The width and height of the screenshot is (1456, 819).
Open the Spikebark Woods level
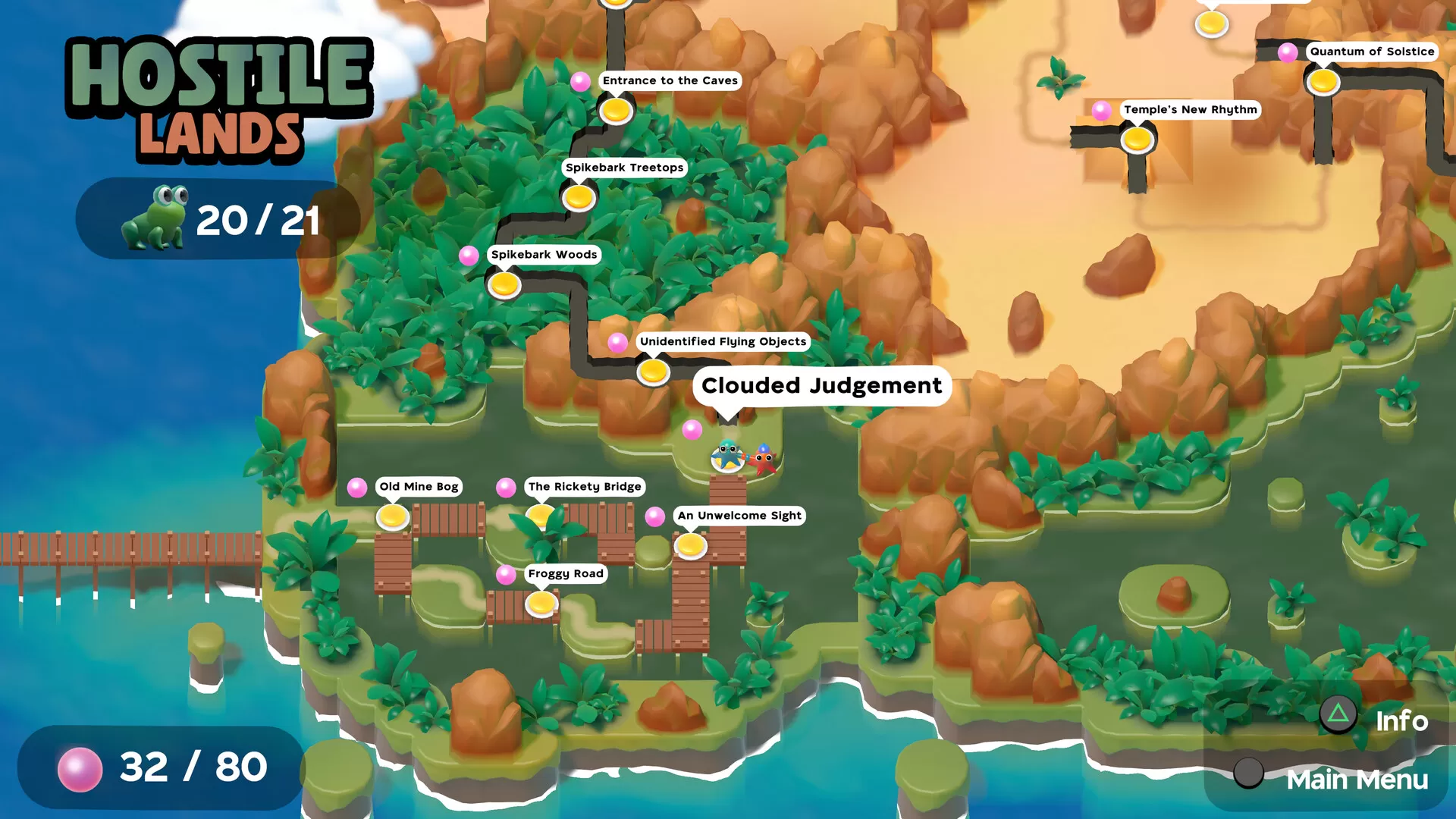point(504,285)
